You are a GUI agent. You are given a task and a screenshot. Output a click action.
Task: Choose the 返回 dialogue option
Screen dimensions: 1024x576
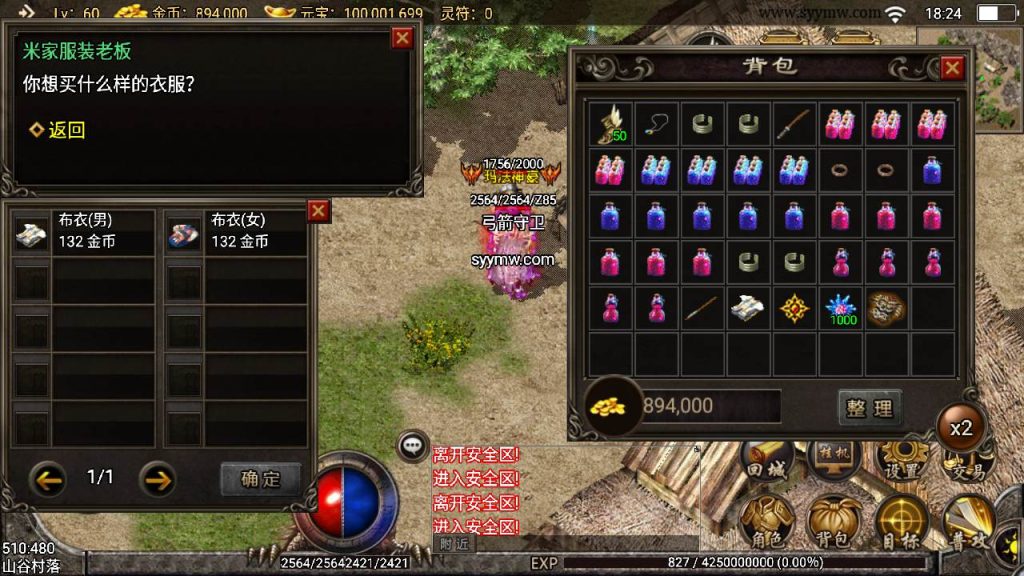tap(58, 130)
